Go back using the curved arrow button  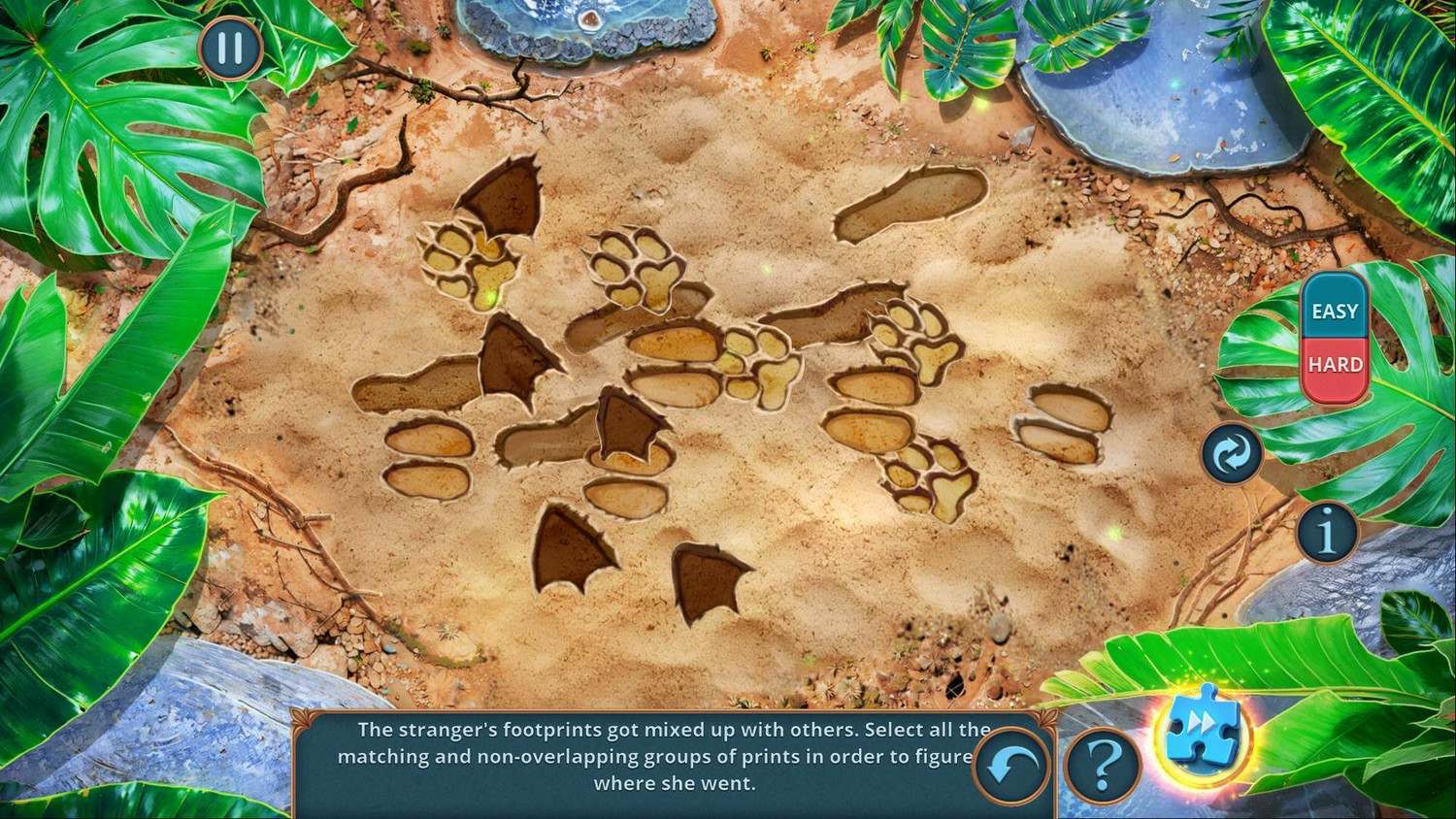[1010, 767]
